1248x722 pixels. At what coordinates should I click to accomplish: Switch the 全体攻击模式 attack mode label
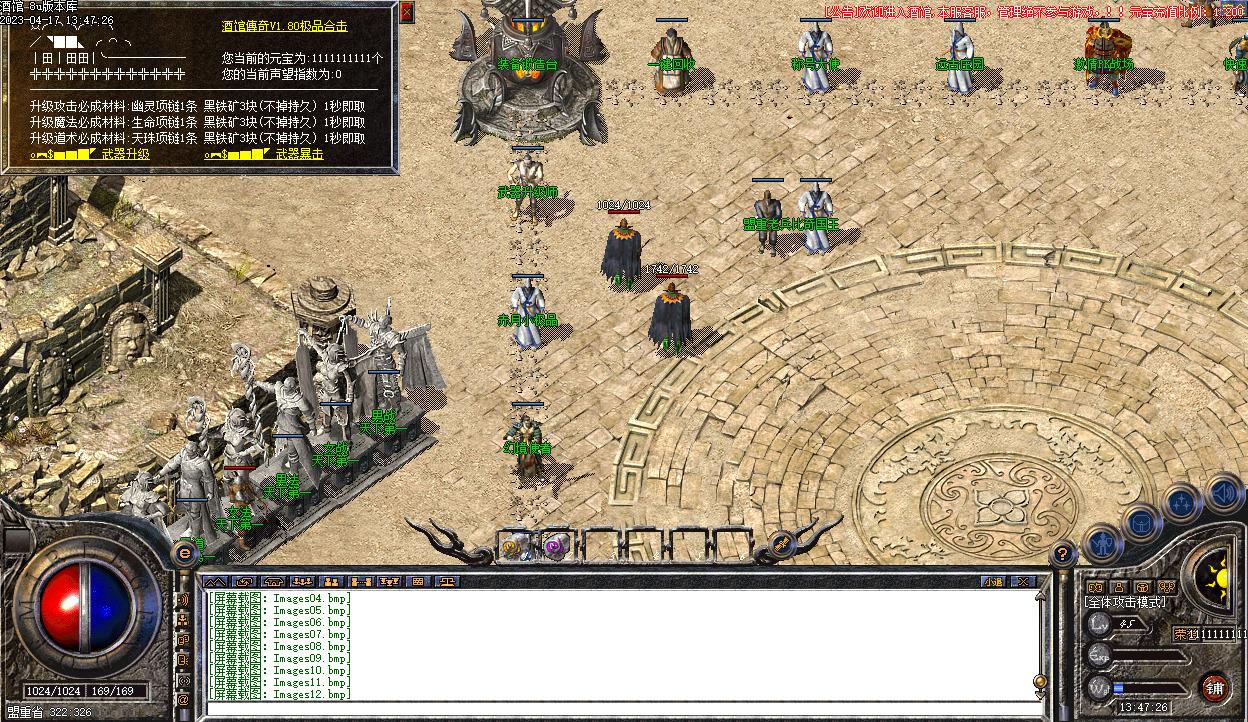[x=1125, y=602]
